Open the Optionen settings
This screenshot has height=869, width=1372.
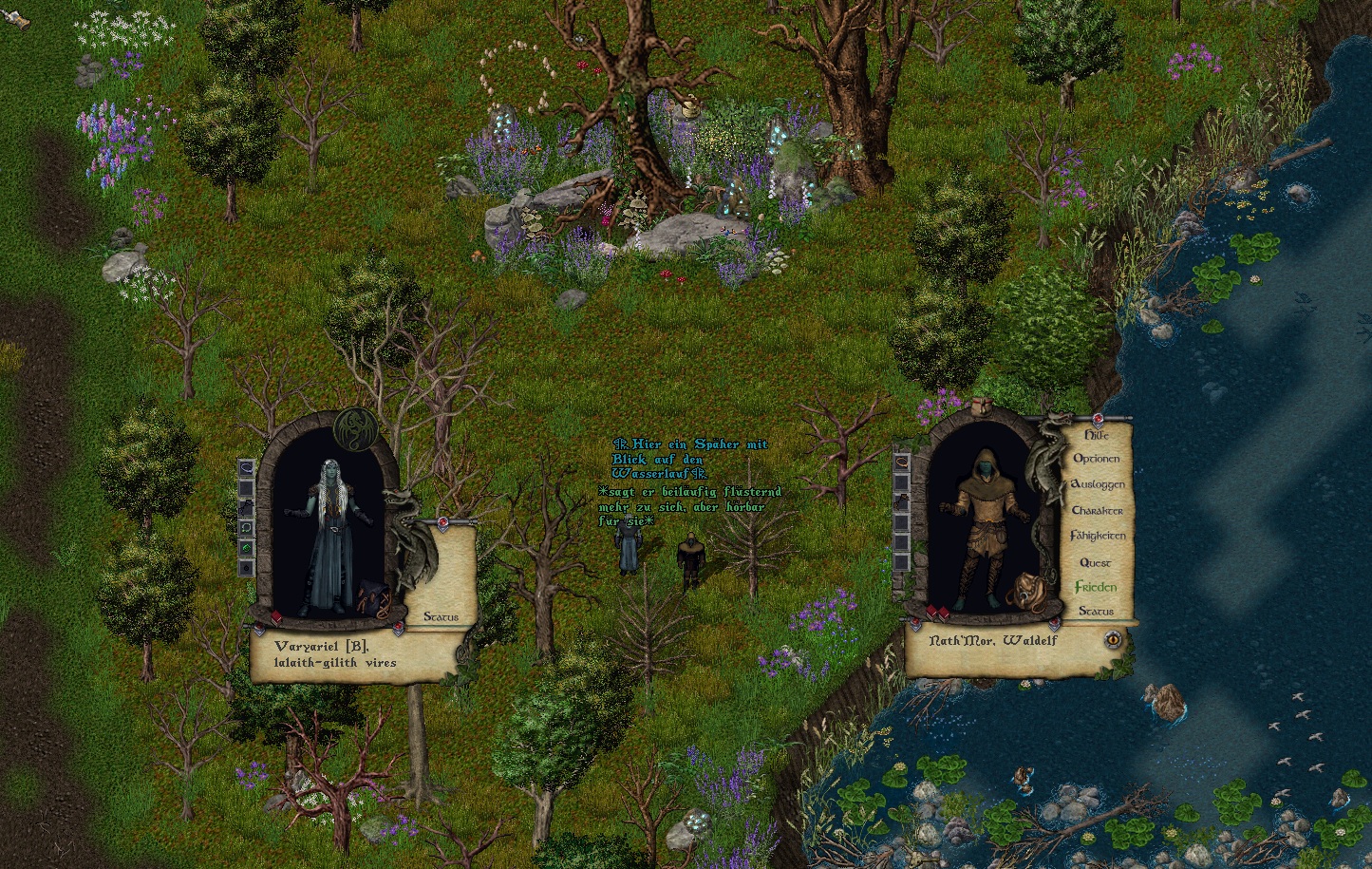[x=1097, y=459]
